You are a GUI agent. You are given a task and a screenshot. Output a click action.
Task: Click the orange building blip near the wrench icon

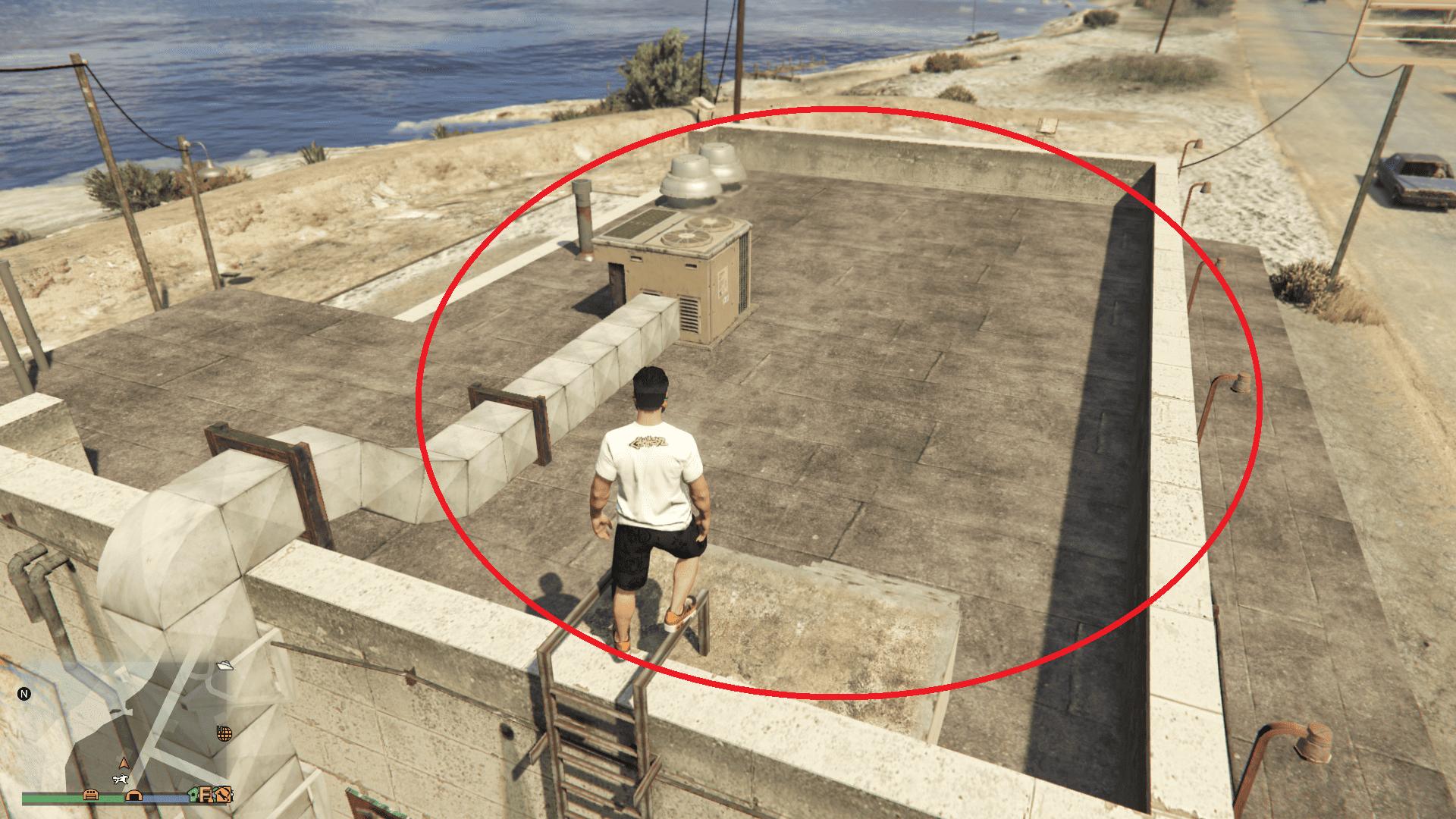[x=206, y=795]
